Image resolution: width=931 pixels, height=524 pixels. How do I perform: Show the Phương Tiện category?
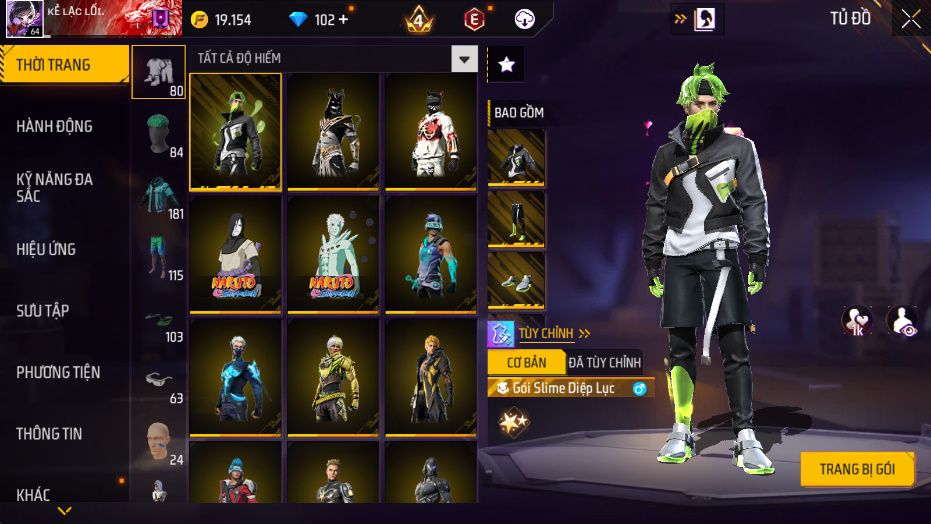pyautogui.click(x=58, y=372)
